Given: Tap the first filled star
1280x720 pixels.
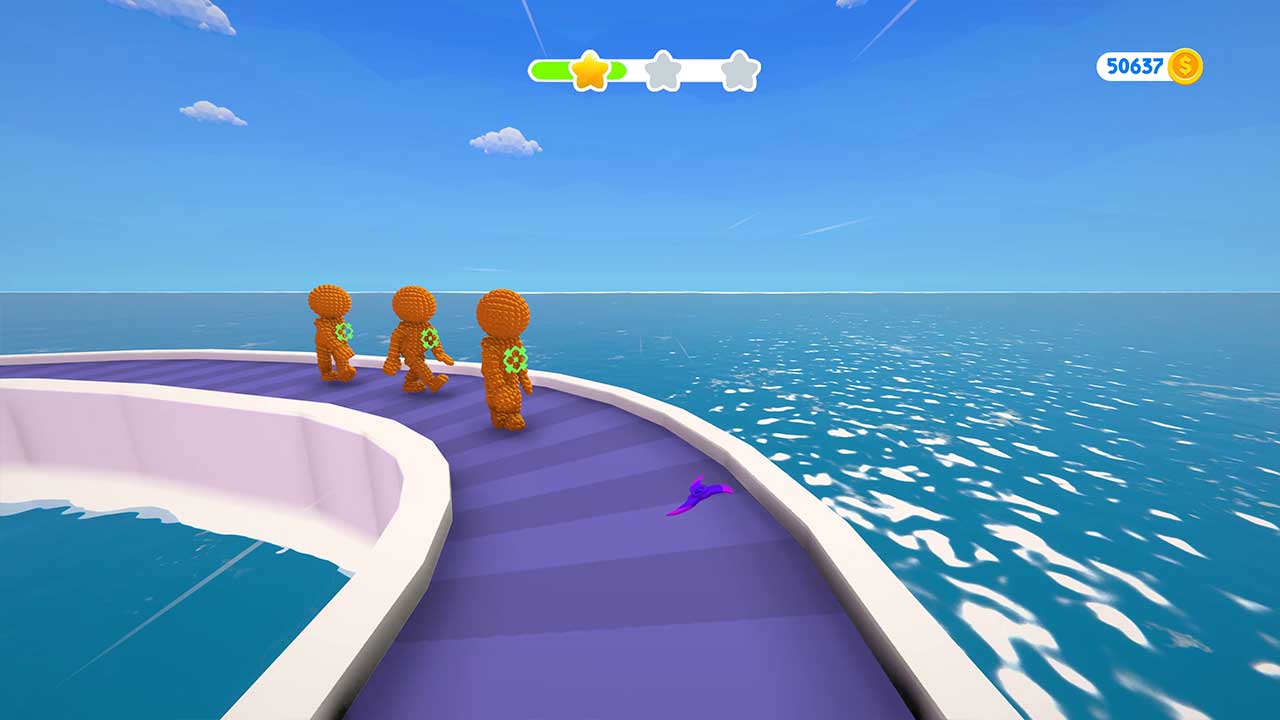Looking at the screenshot, I should pyautogui.click(x=590, y=70).
